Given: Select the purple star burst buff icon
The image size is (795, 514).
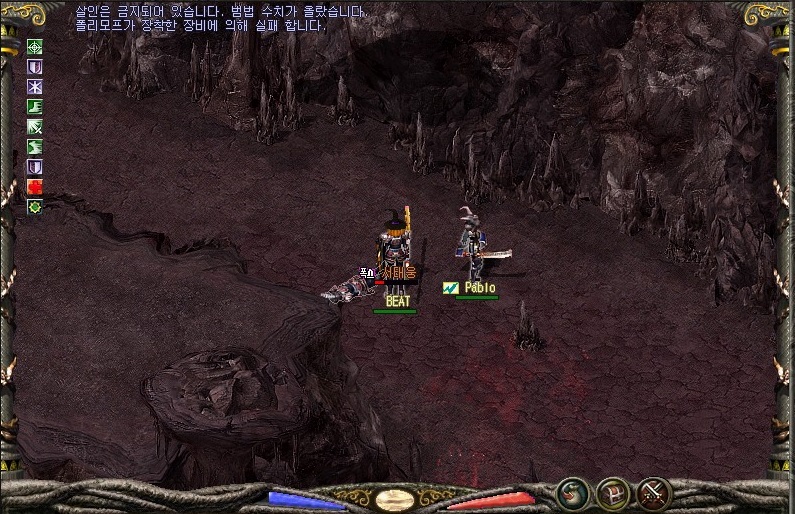Looking at the screenshot, I should point(35,86).
